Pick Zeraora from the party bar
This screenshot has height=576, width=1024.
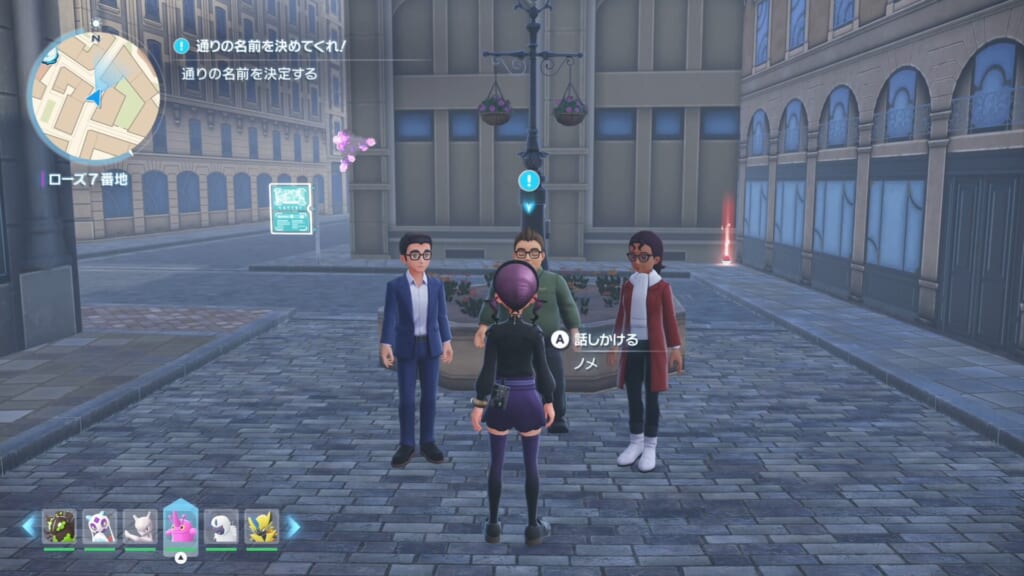click(x=262, y=527)
